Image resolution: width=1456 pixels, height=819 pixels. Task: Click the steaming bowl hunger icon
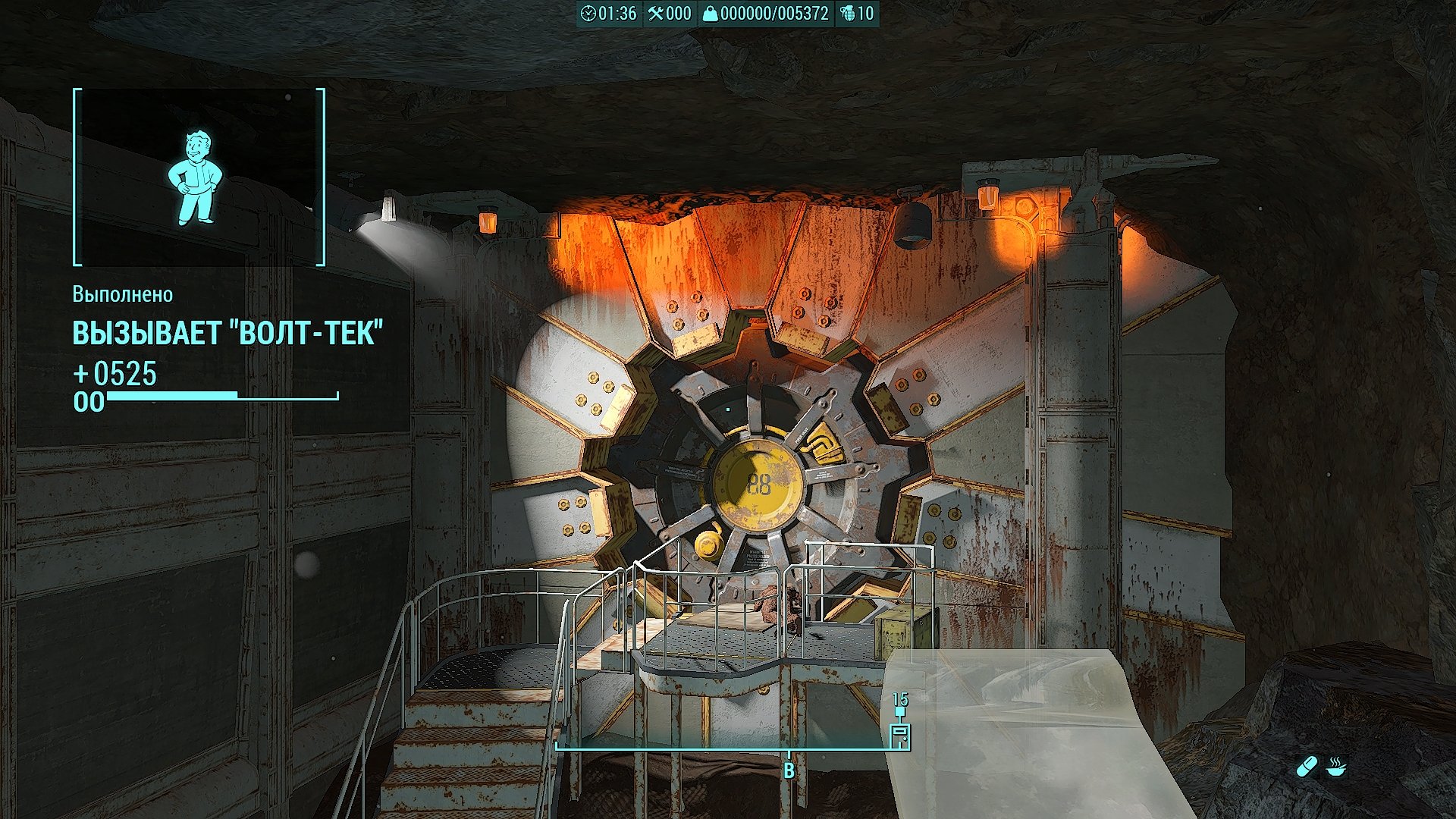tap(1336, 767)
